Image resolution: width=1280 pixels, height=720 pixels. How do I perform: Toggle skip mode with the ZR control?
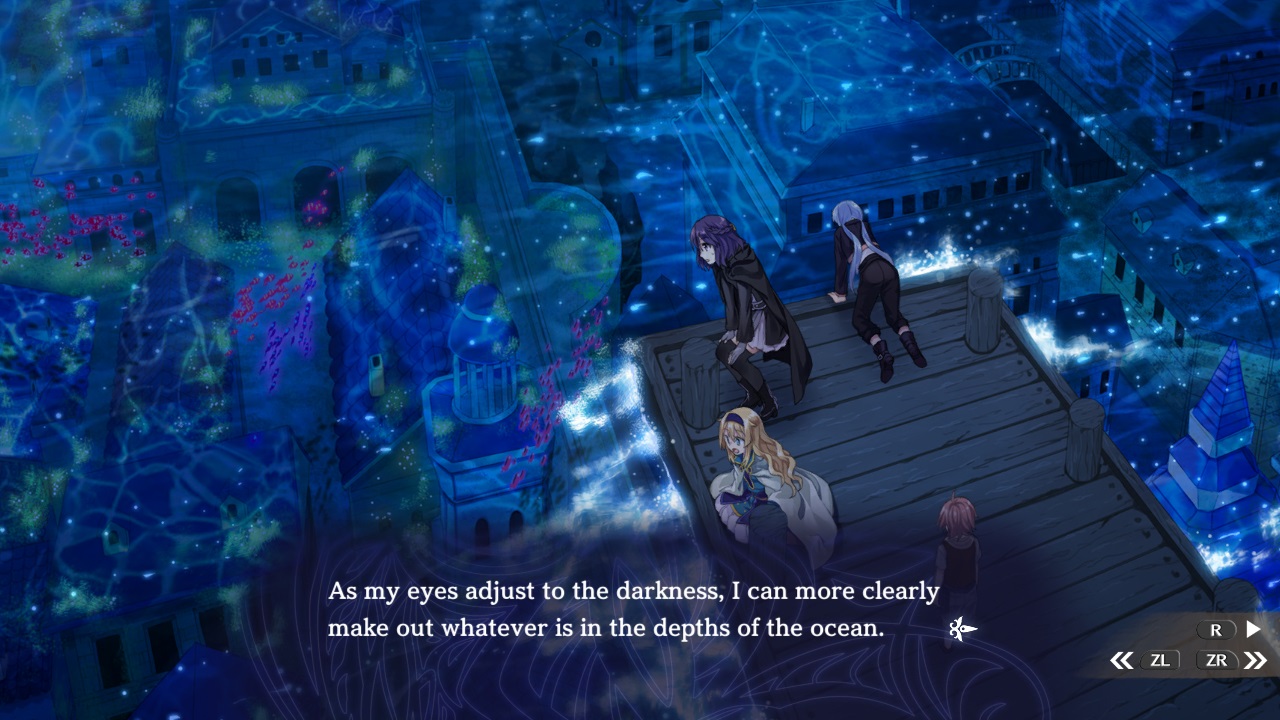(1217, 659)
